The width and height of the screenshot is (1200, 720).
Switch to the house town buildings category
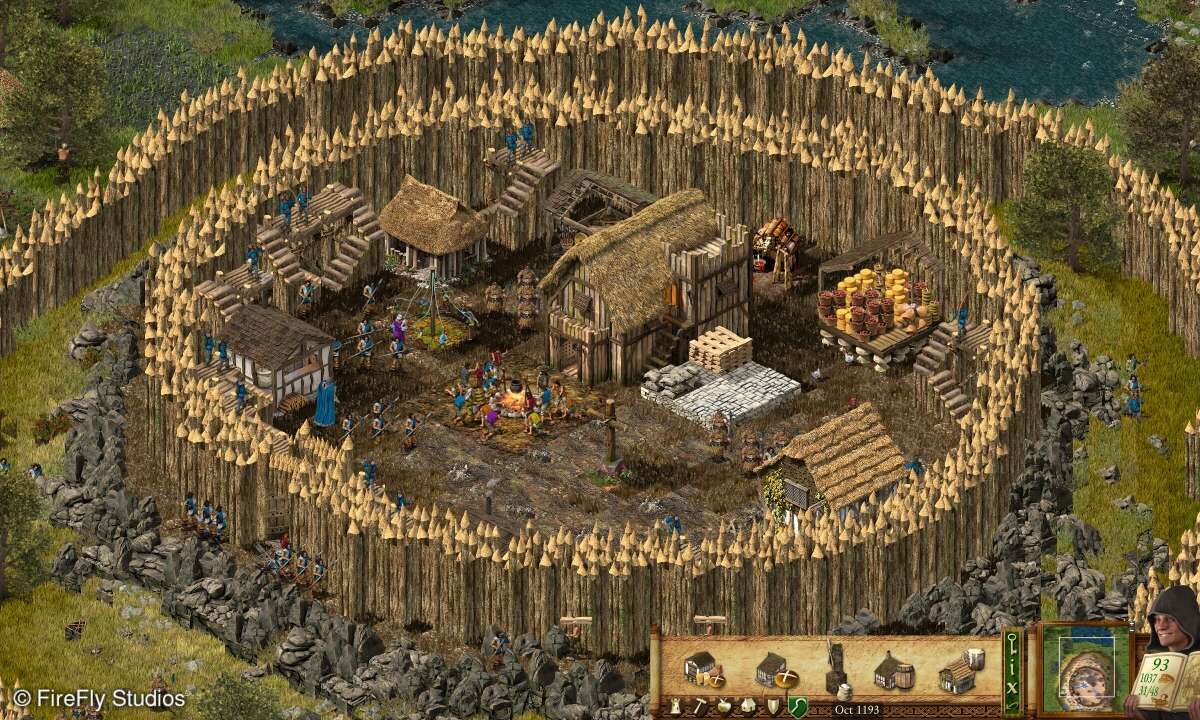[x=745, y=707]
